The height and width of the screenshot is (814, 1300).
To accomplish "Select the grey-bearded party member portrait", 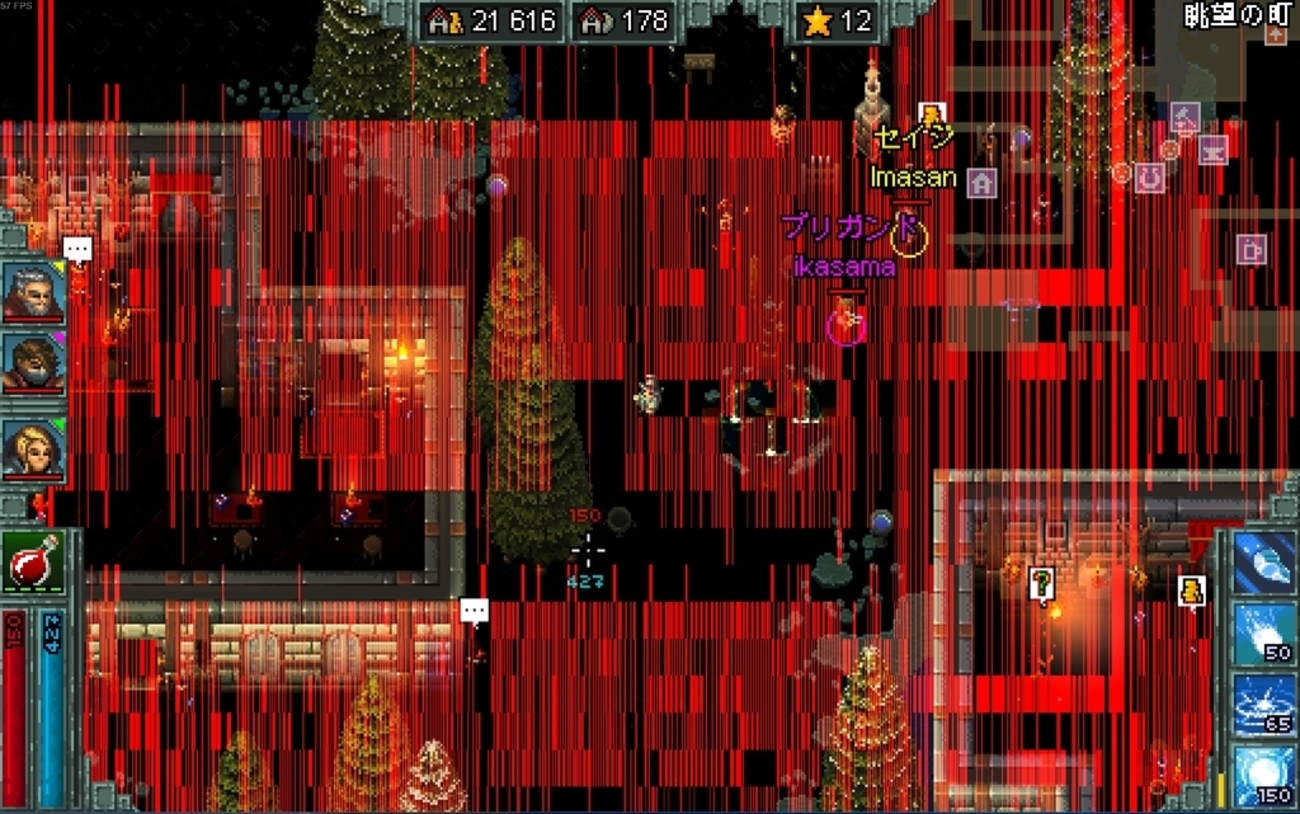I will pos(34,290).
